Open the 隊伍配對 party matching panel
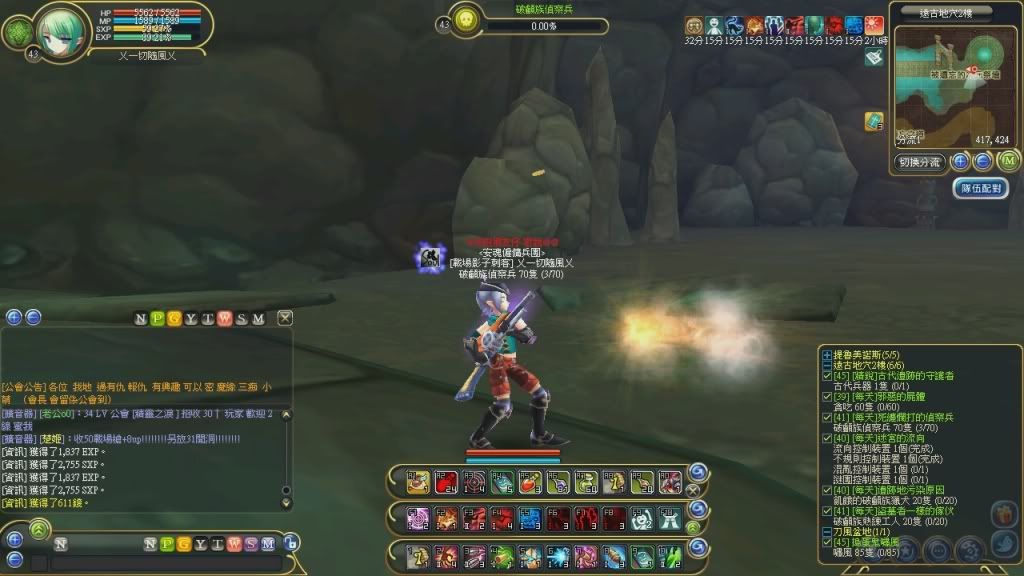Image resolution: width=1024 pixels, height=576 pixels. [980, 187]
